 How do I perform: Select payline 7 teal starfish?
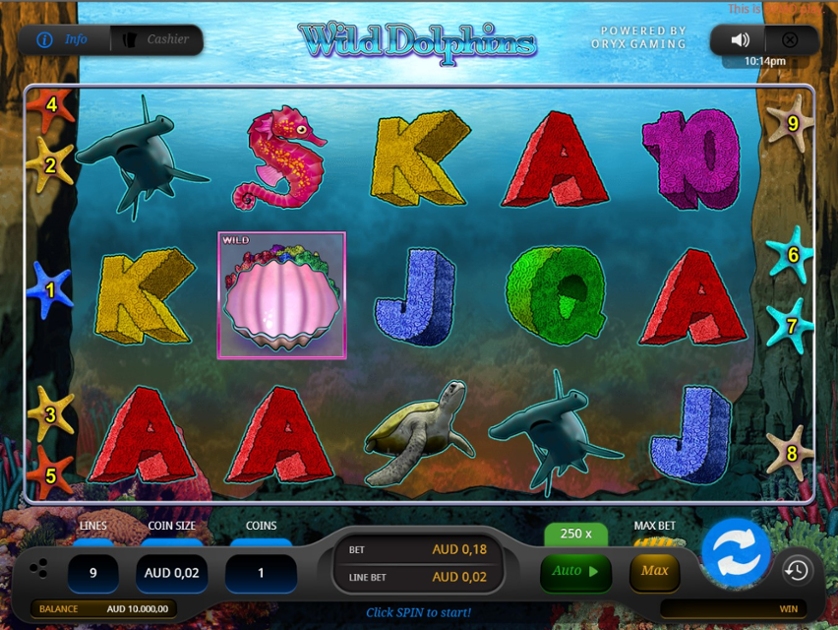790,326
